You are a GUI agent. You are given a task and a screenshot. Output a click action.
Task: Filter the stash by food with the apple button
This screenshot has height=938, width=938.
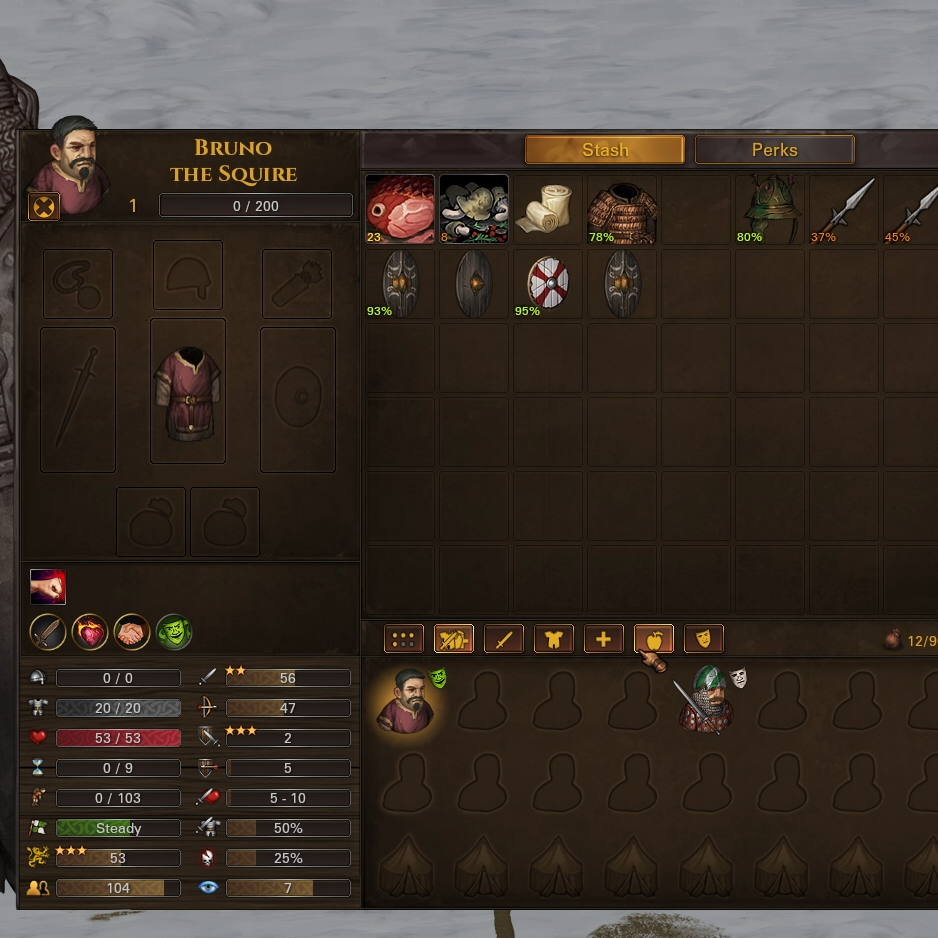[x=653, y=639]
